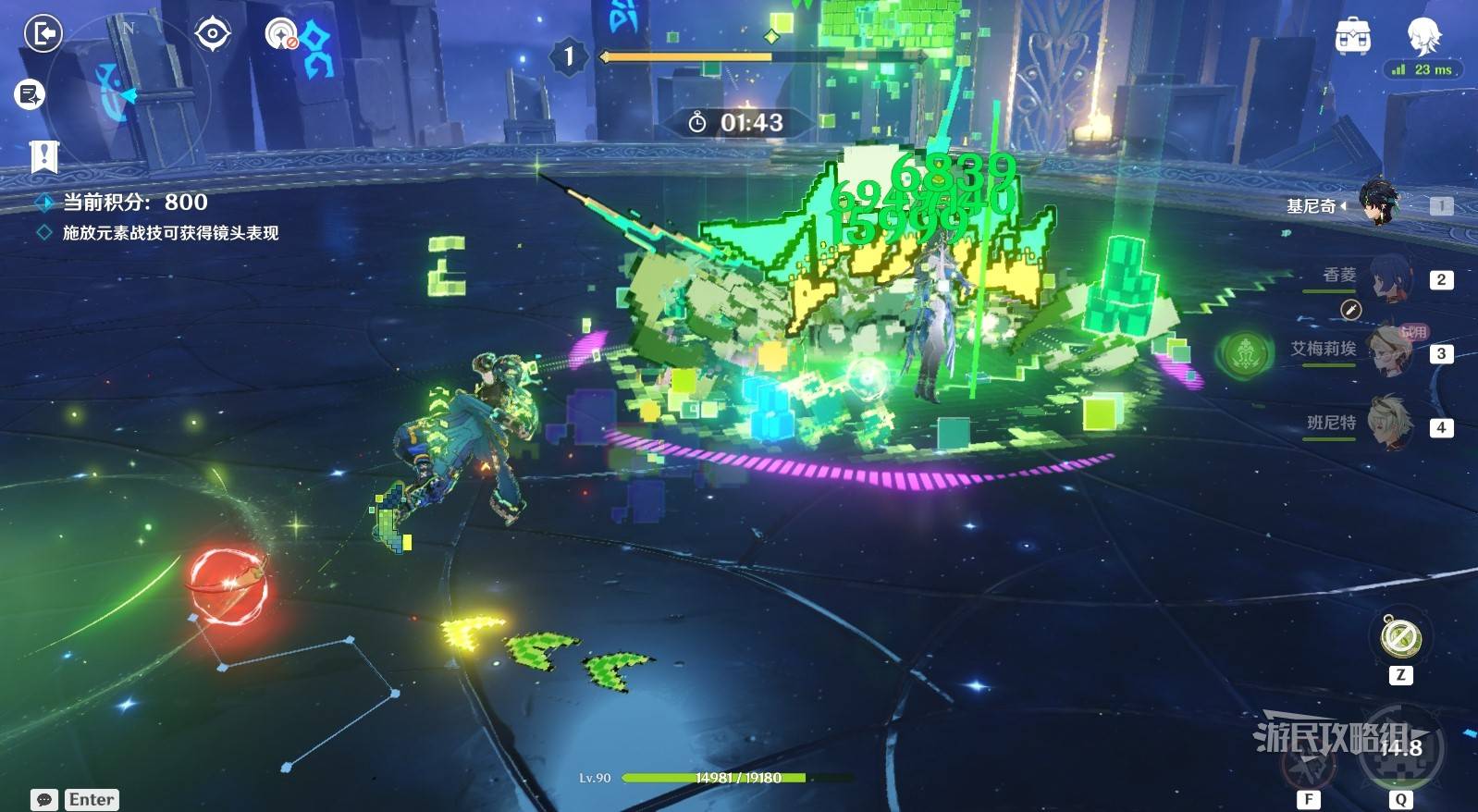Open the backpack inventory
Viewport: 1478px width, 812px height.
point(1352,37)
